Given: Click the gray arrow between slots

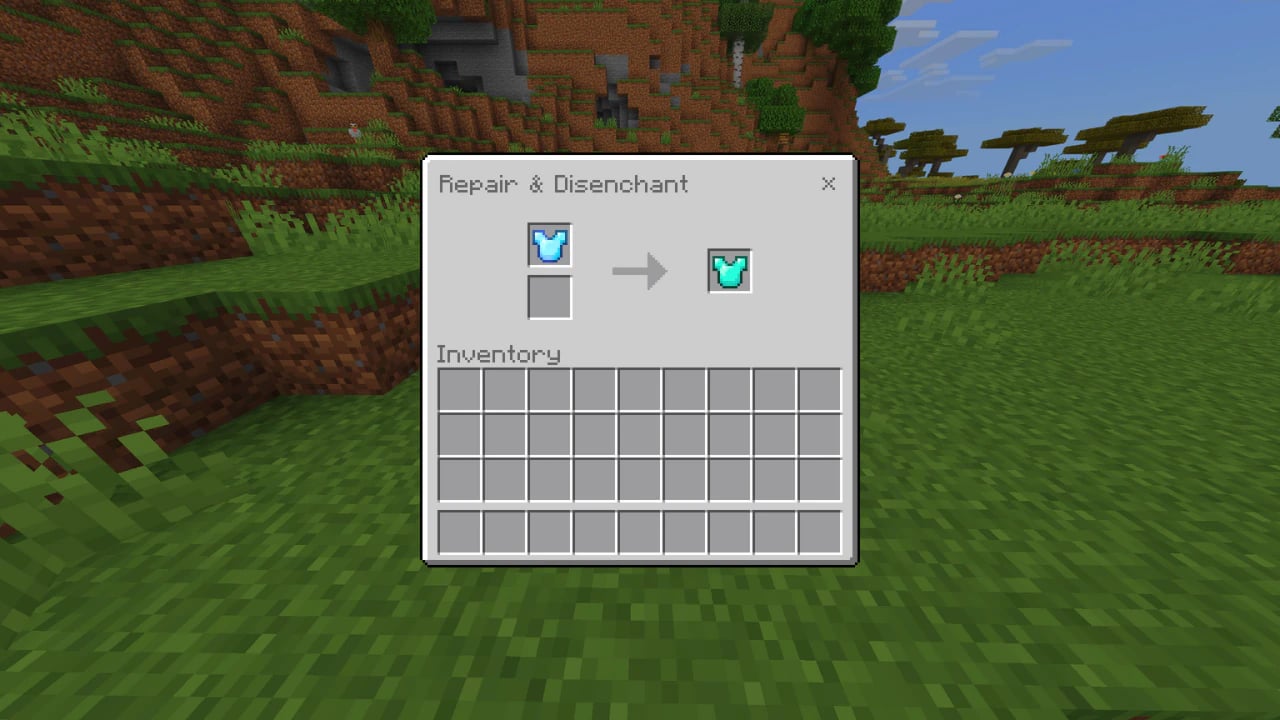Looking at the screenshot, I should coord(640,270).
